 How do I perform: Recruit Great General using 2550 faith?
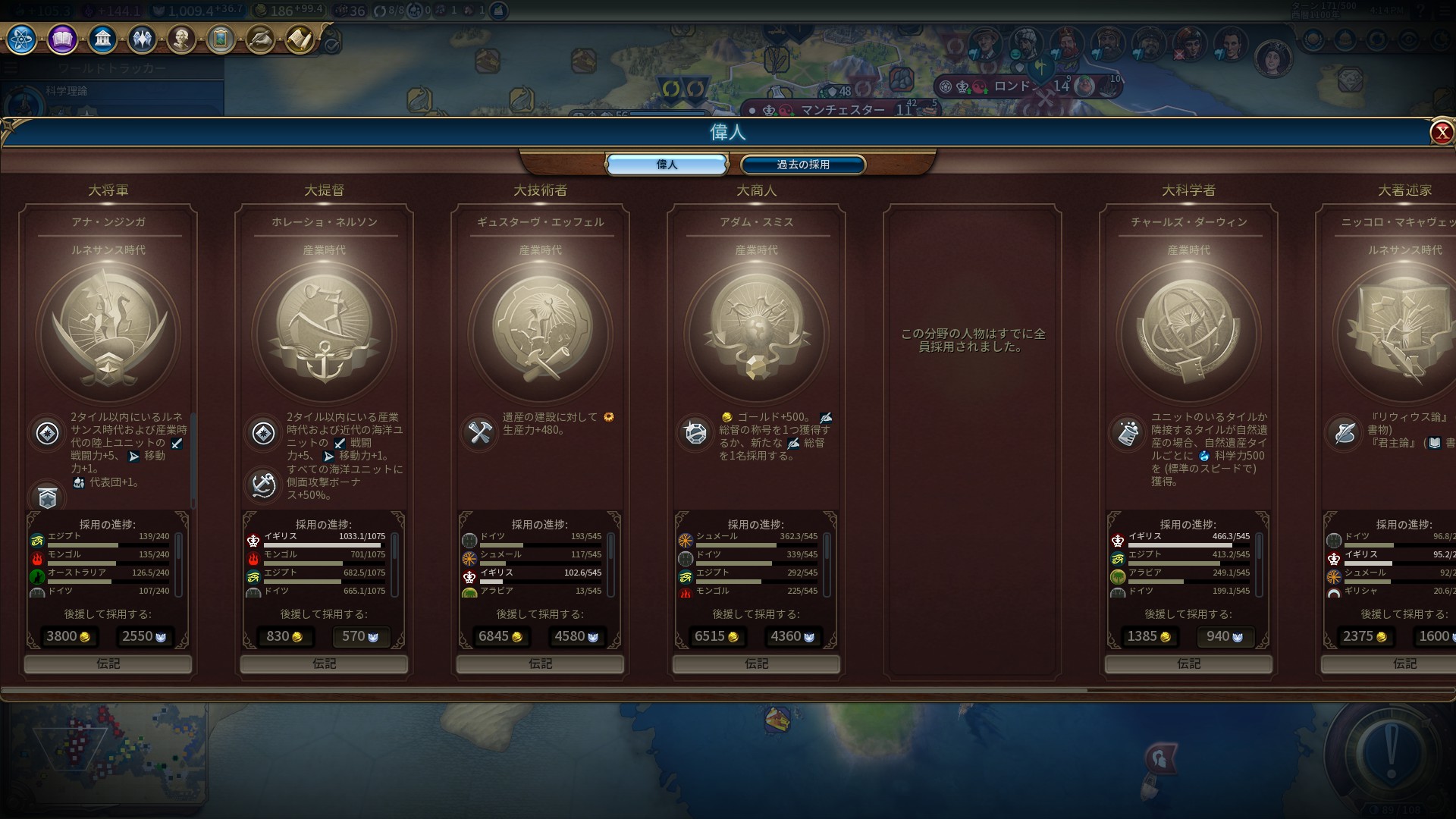(144, 637)
